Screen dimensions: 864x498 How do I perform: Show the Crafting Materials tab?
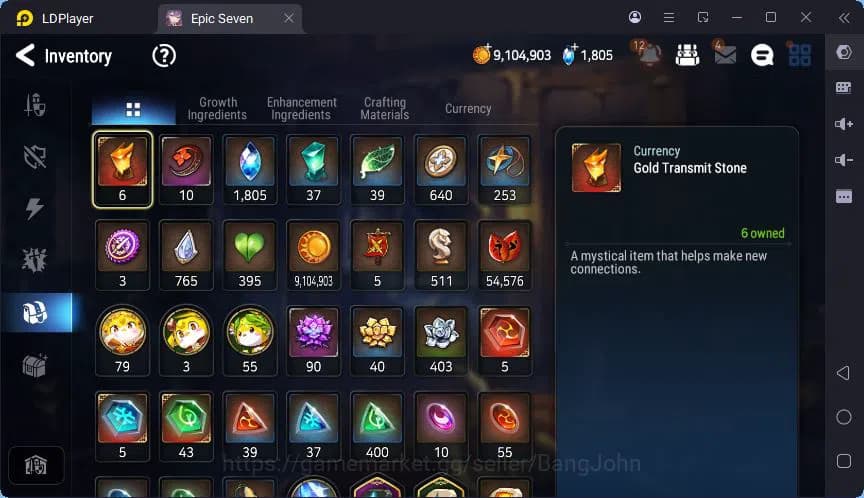(385, 109)
